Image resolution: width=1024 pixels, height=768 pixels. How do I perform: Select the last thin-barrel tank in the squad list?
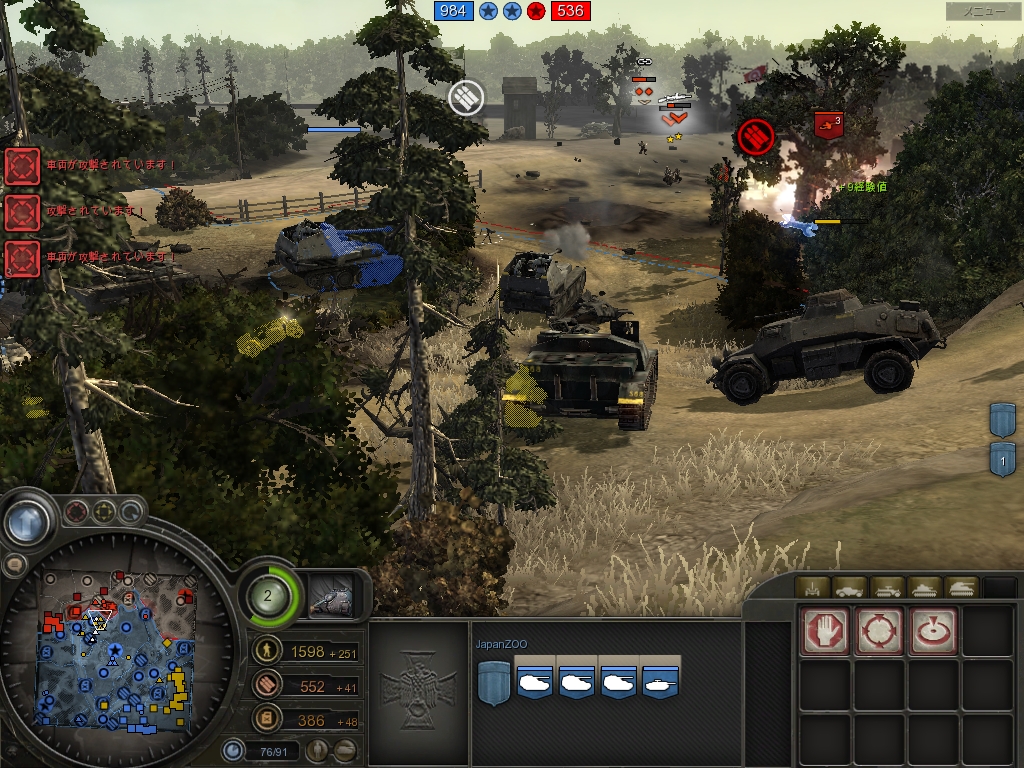[x=660, y=682]
